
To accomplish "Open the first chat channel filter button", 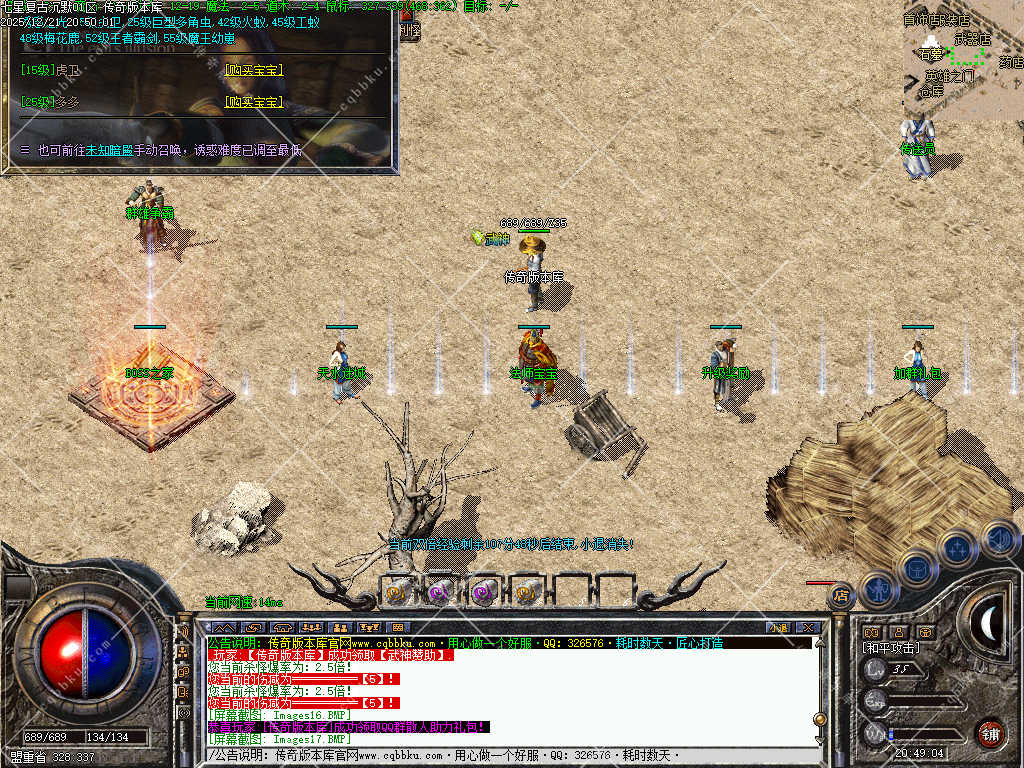I will pos(223,628).
